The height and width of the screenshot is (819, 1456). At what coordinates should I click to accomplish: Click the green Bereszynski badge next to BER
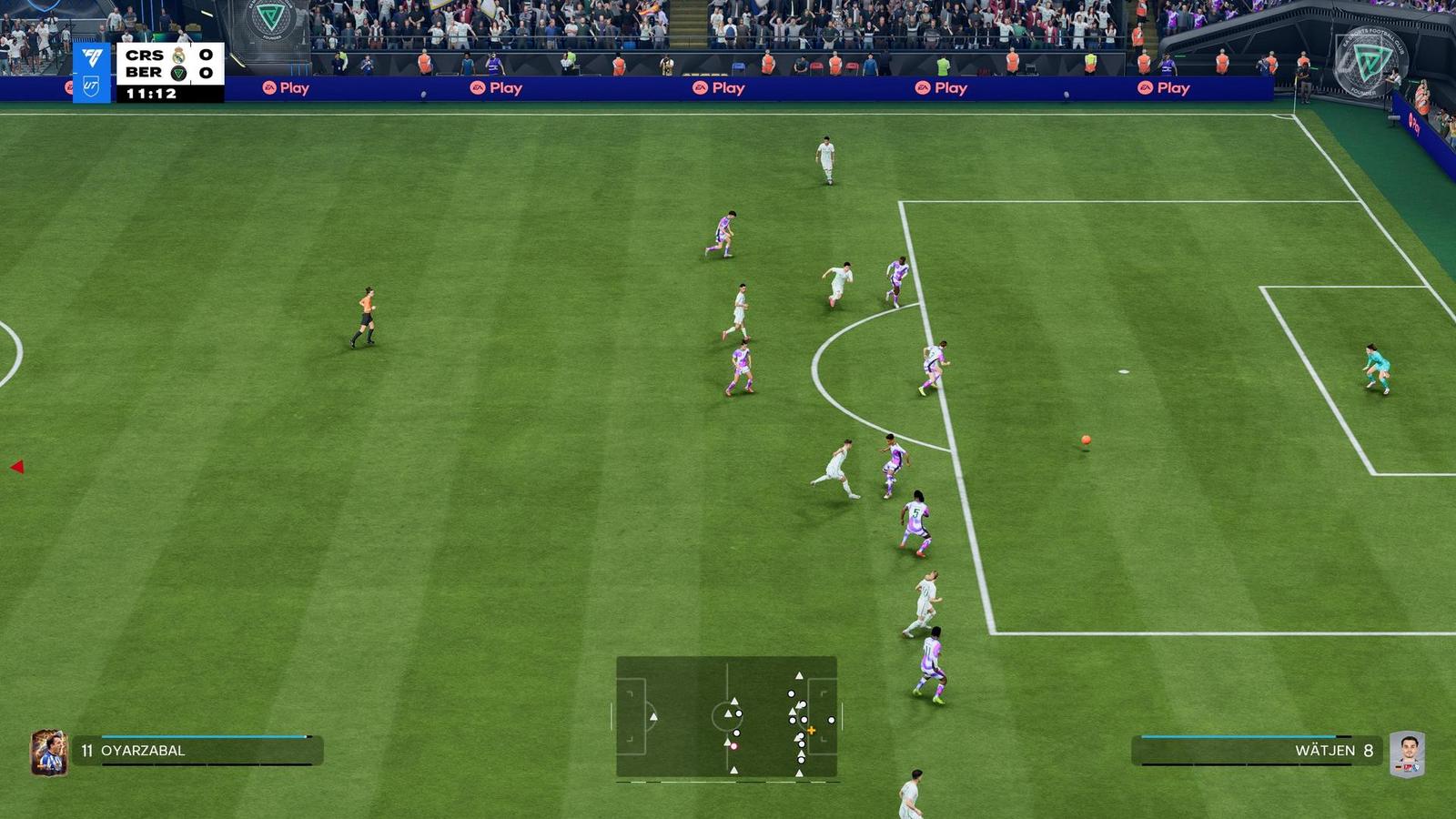[178, 73]
